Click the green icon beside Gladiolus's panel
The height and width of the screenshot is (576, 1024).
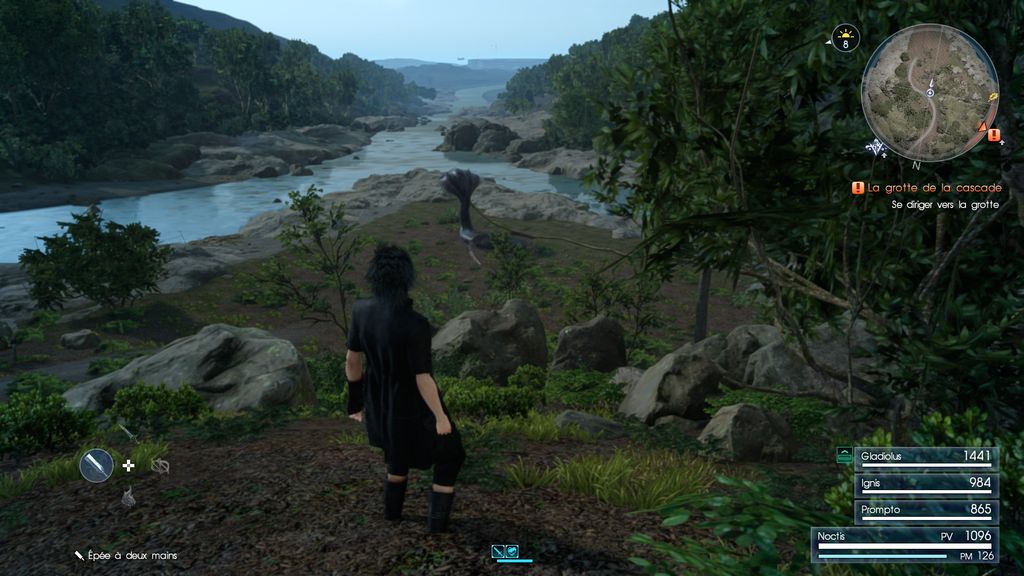coord(844,455)
